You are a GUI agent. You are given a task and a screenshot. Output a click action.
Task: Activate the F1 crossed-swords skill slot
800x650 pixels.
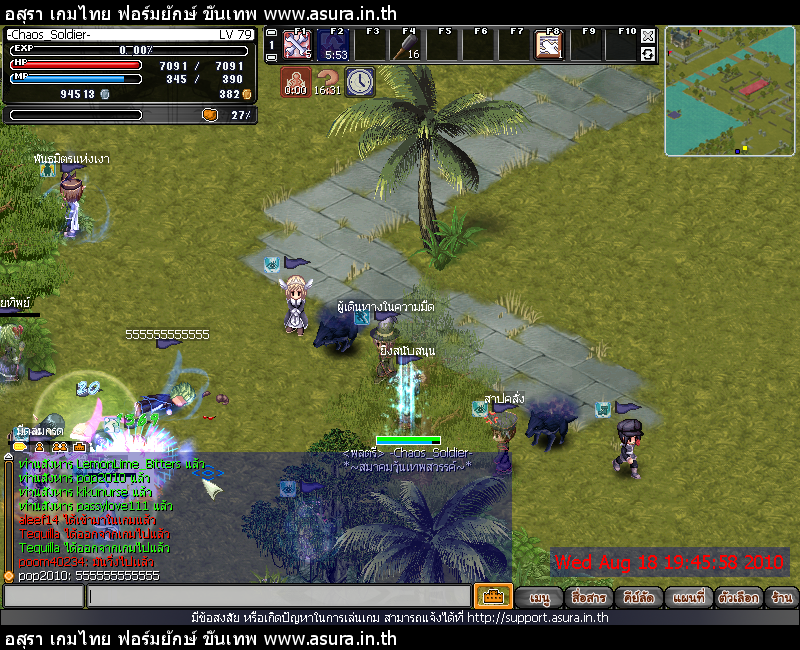pos(297,45)
